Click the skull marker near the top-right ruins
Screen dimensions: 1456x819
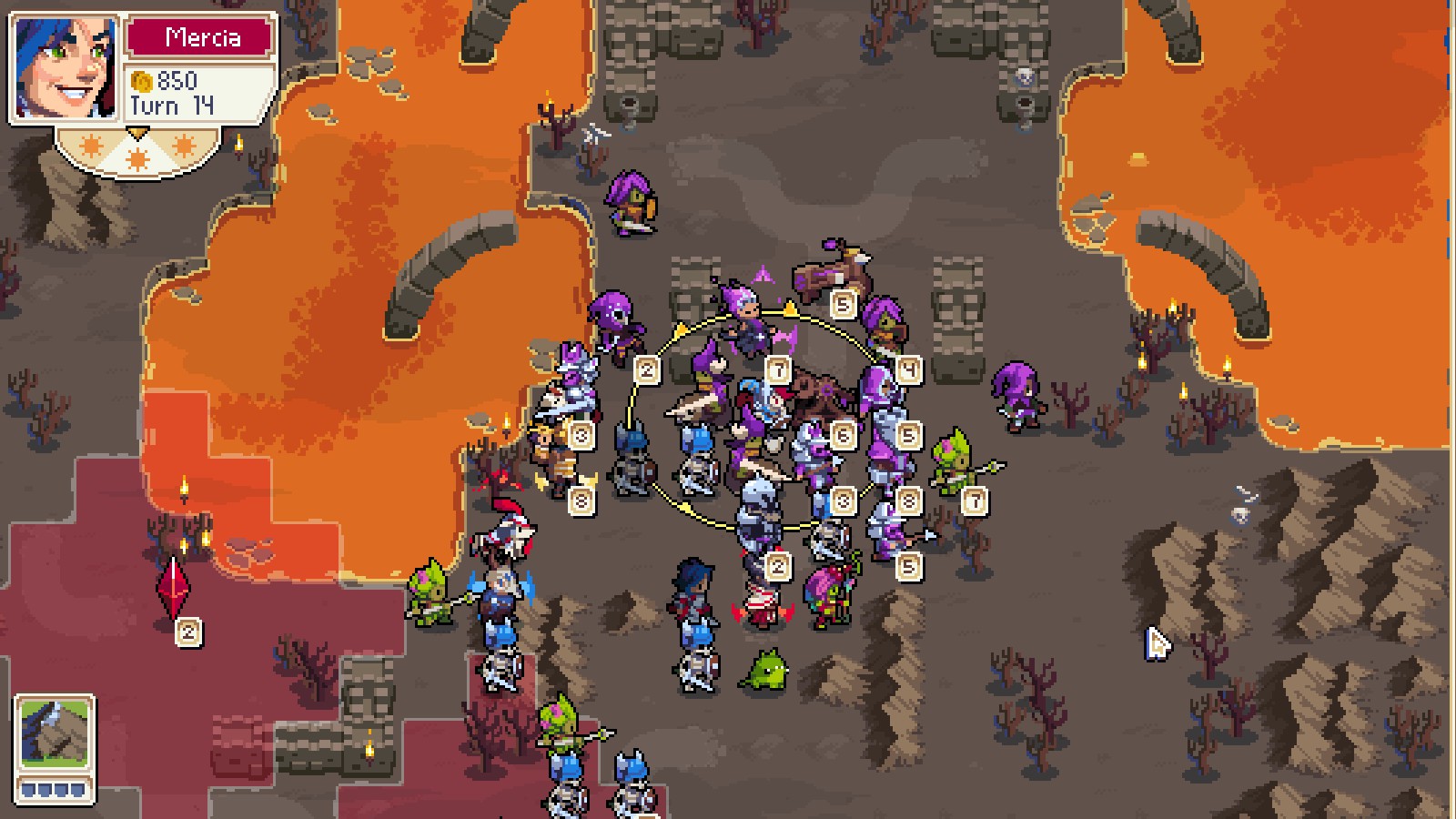coord(1025,77)
